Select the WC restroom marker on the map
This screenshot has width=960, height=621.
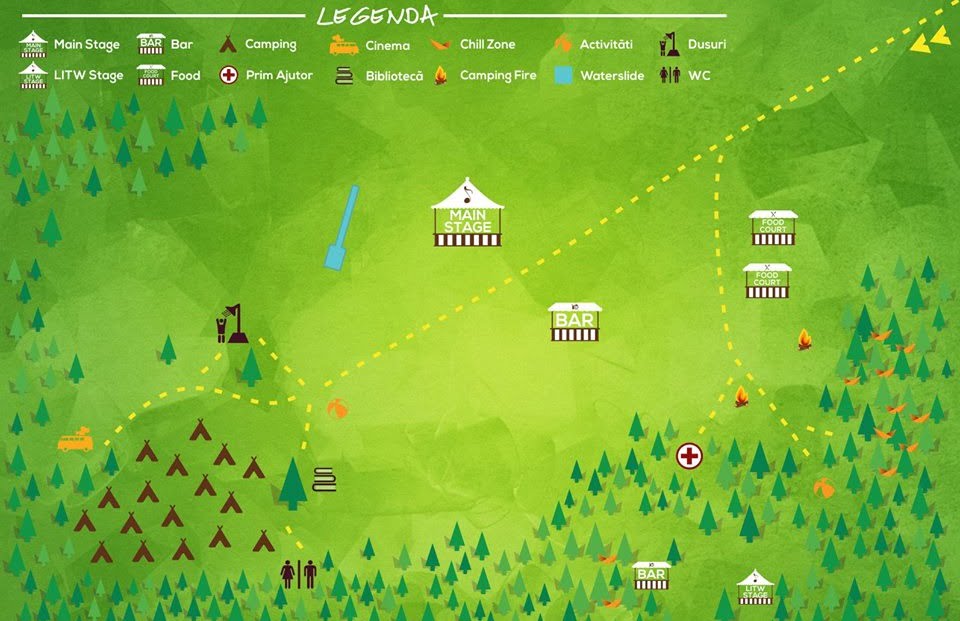click(x=298, y=574)
